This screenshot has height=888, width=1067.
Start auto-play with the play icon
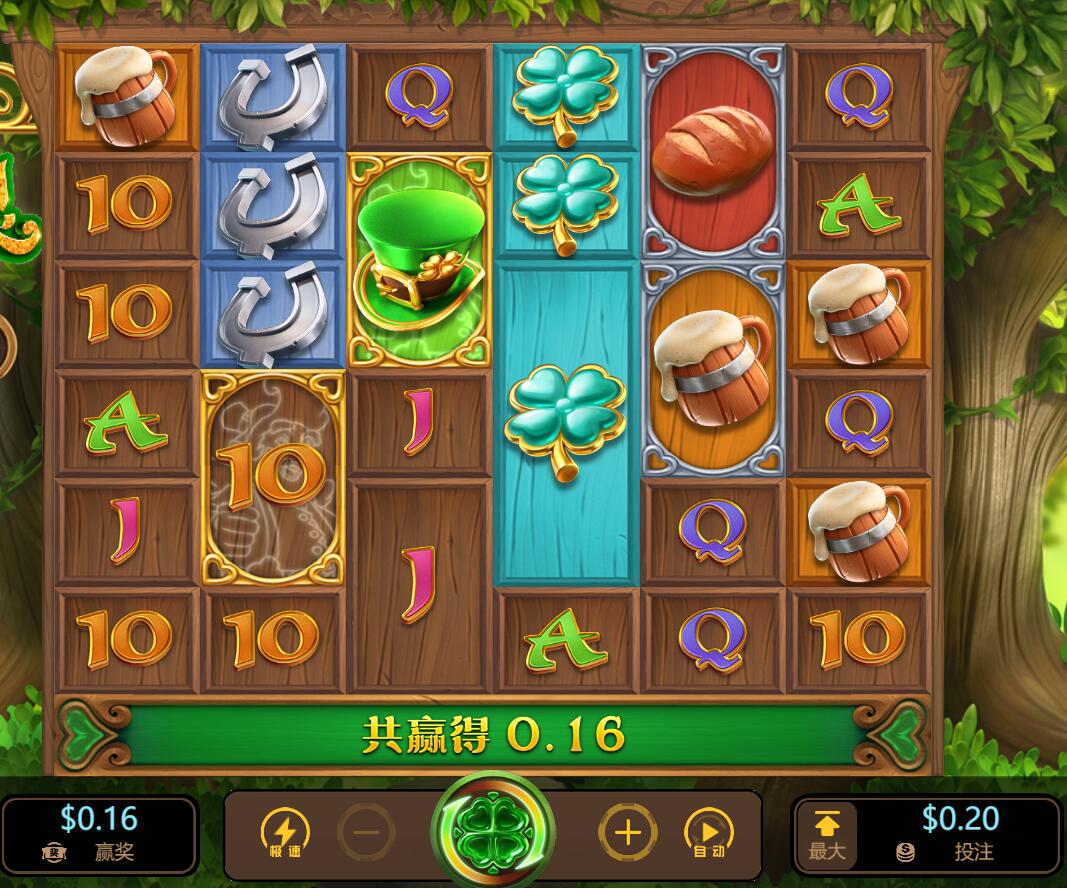[708, 832]
